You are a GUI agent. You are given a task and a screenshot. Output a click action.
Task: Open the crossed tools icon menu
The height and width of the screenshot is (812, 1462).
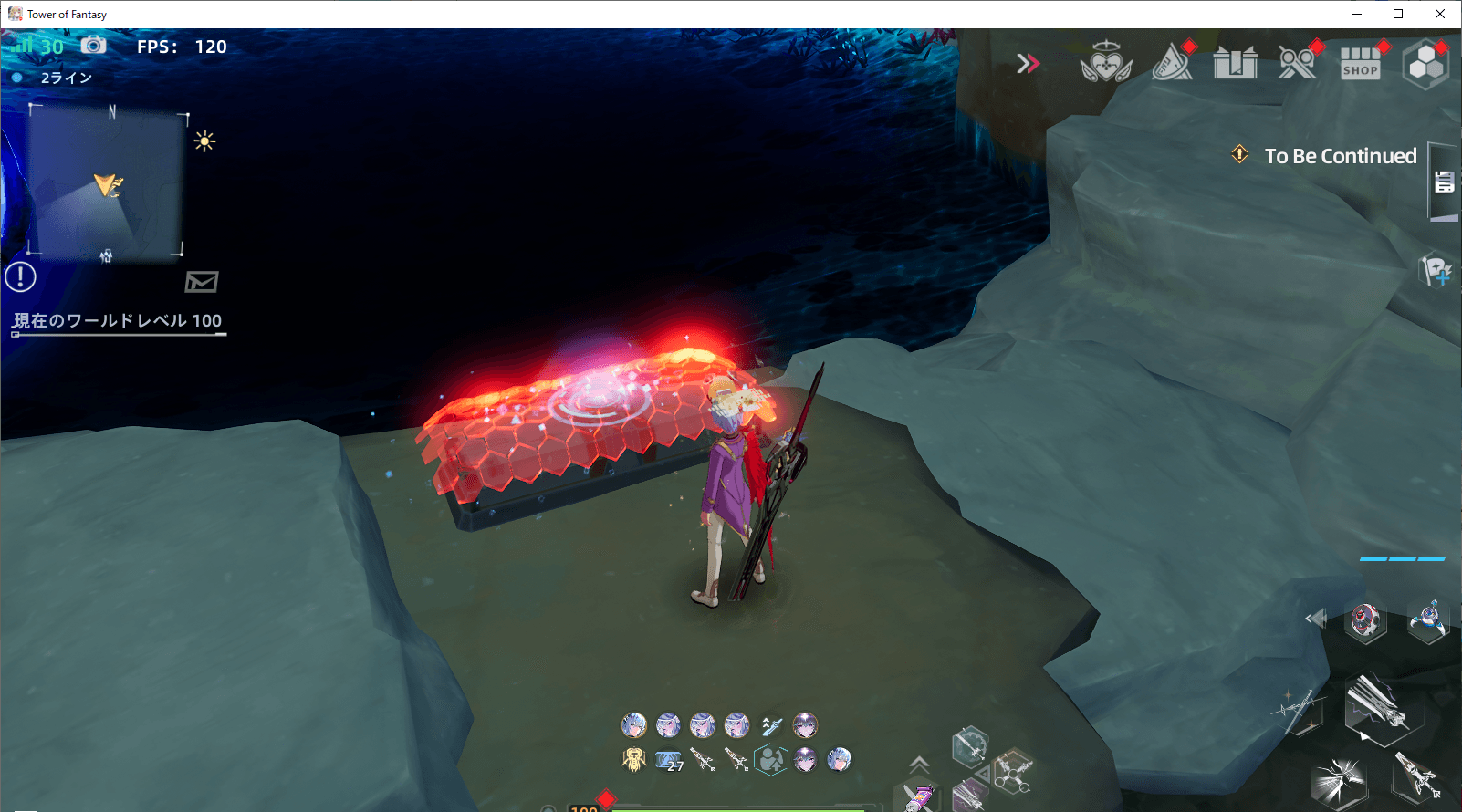pyautogui.click(x=1297, y=63)
